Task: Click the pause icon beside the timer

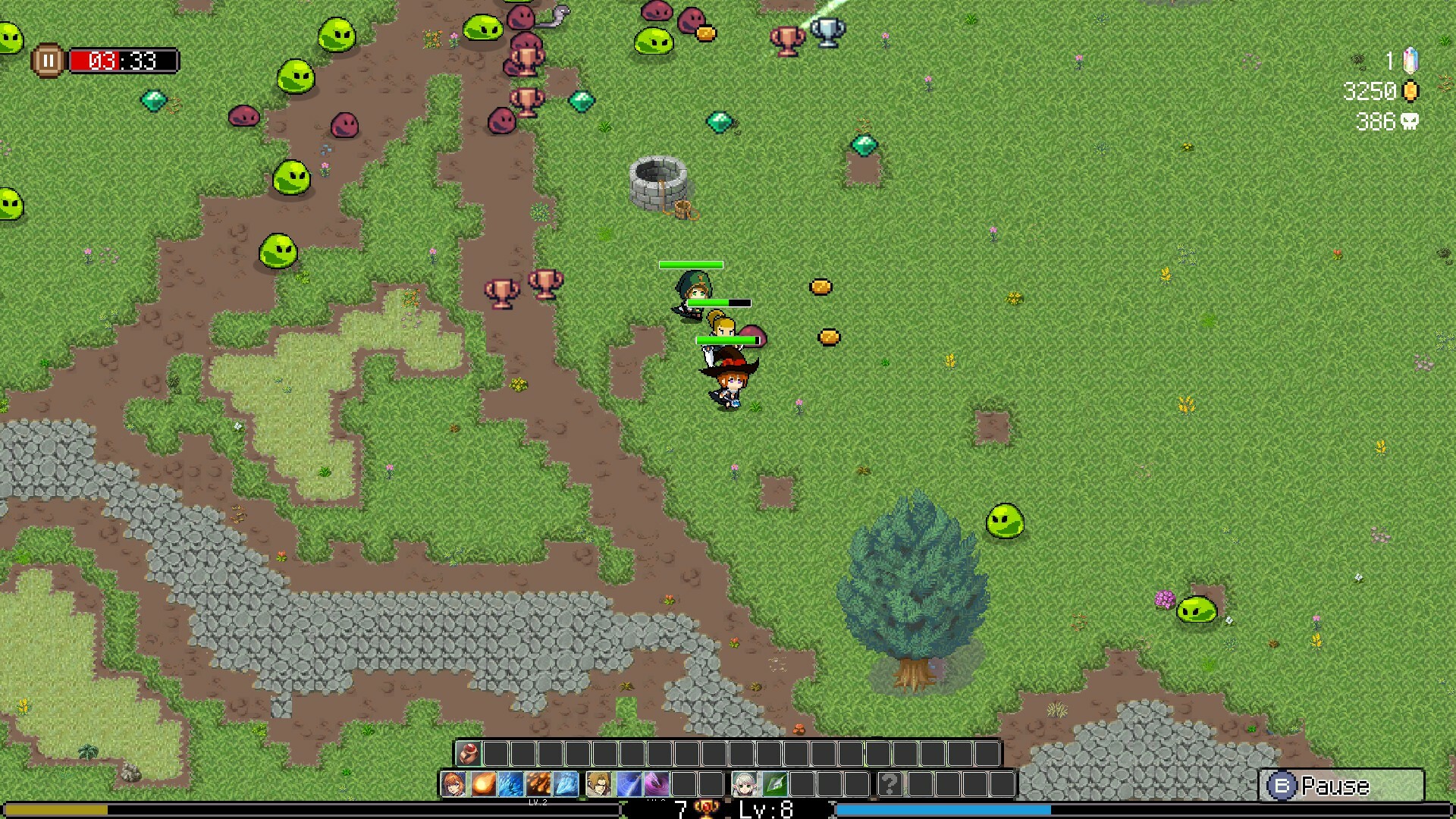Action: click(x=49, y=61)
